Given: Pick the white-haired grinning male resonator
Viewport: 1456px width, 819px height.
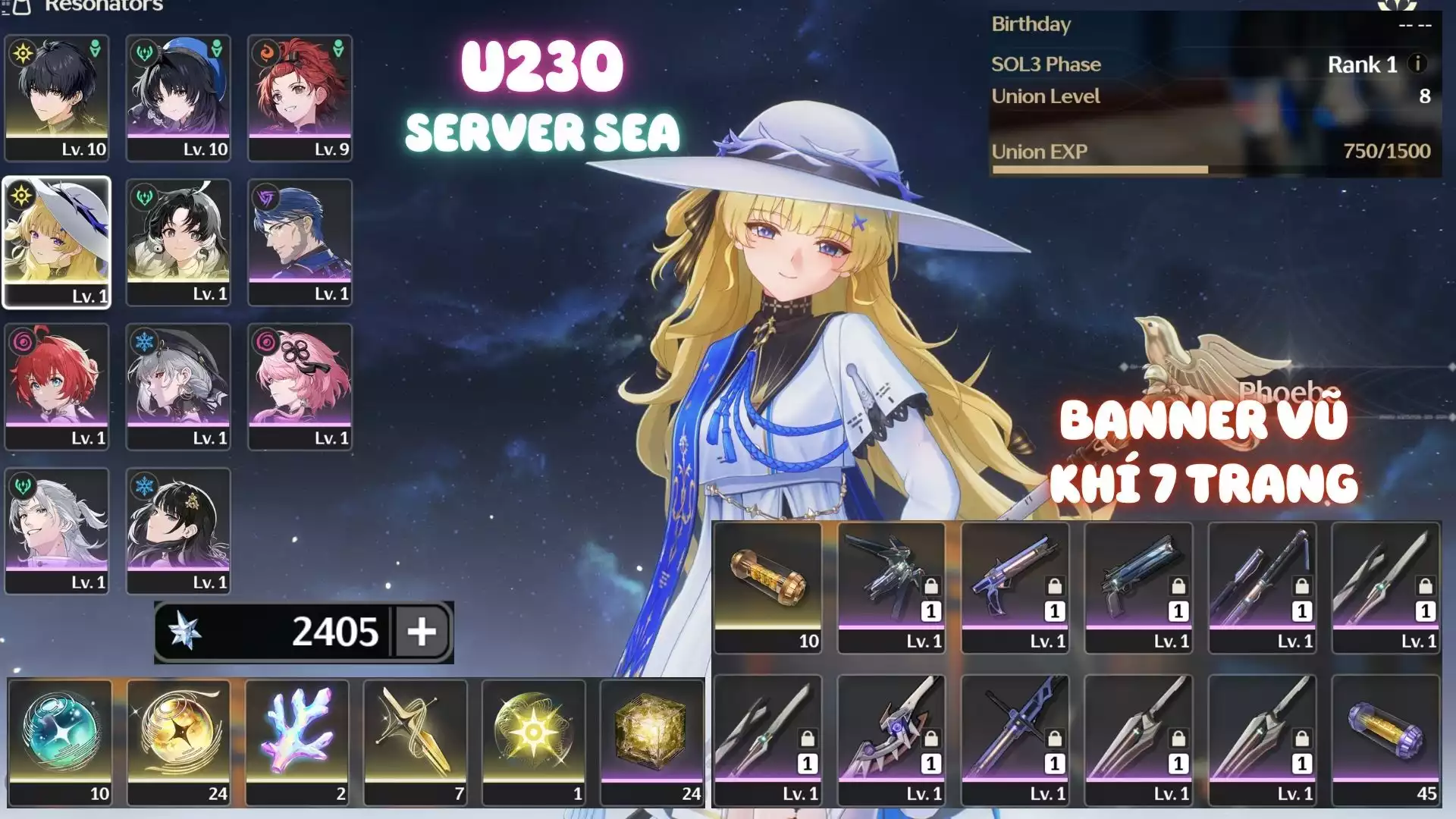Looking at the screenshot, I should [x=57, y=530].
